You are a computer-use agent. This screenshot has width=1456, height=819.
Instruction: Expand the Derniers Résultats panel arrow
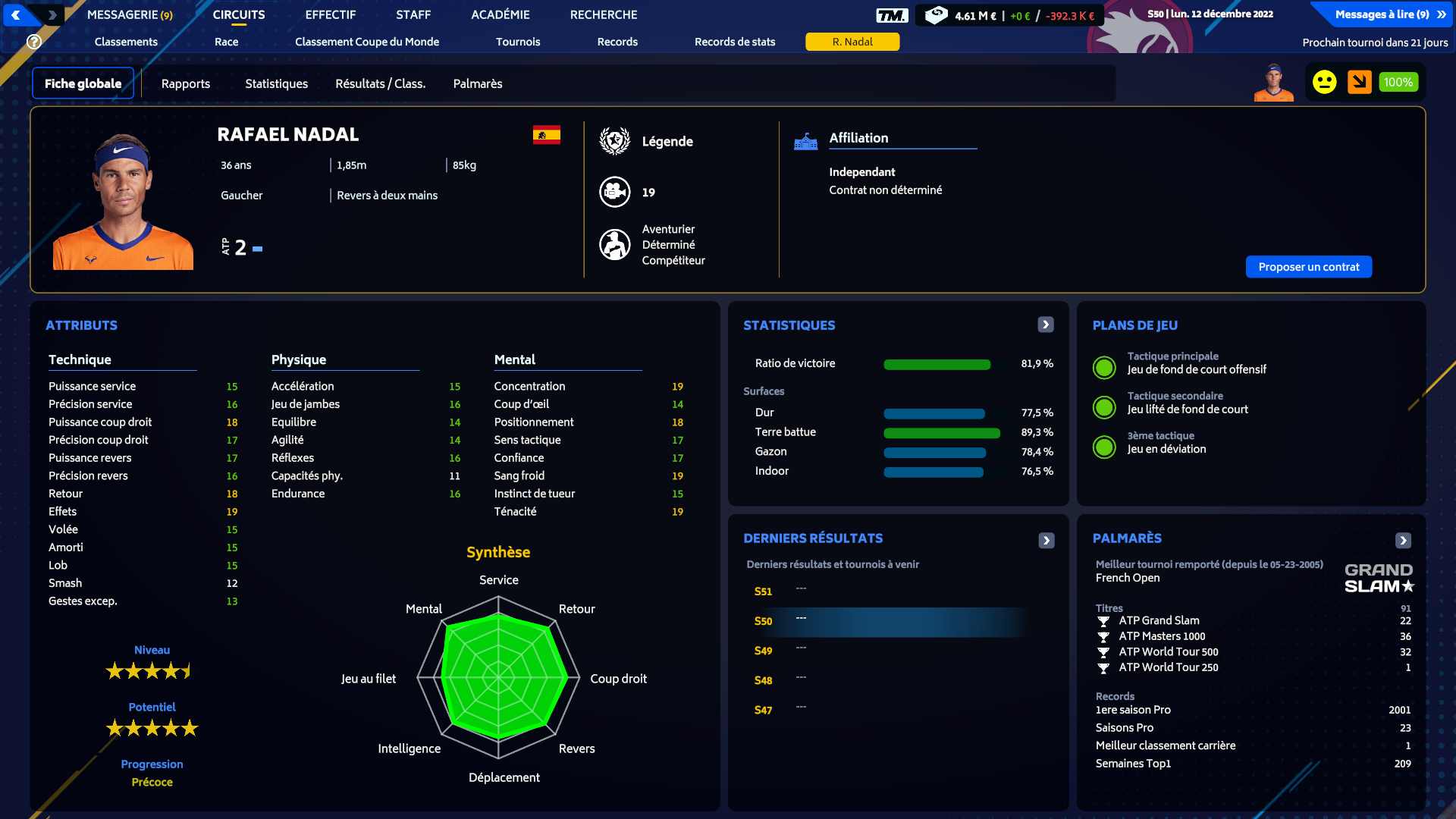pos(1046,540)
